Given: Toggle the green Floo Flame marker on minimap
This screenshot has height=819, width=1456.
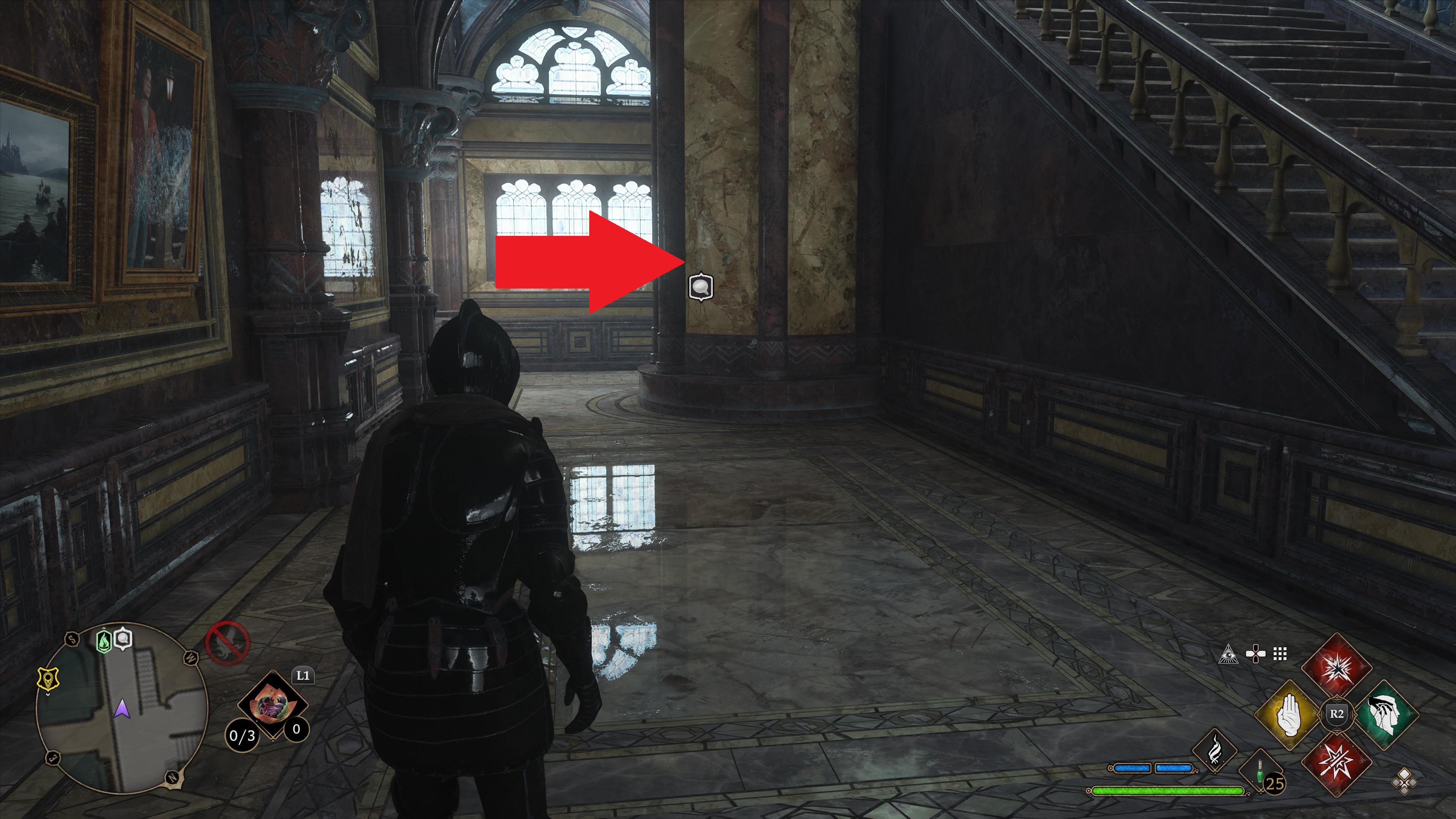Looking at the screenshot, I should 104,641.
